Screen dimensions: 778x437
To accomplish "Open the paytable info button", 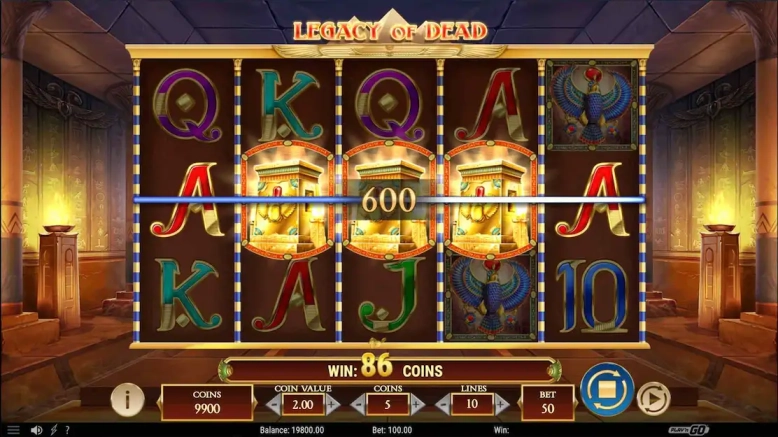I will 127,399.
